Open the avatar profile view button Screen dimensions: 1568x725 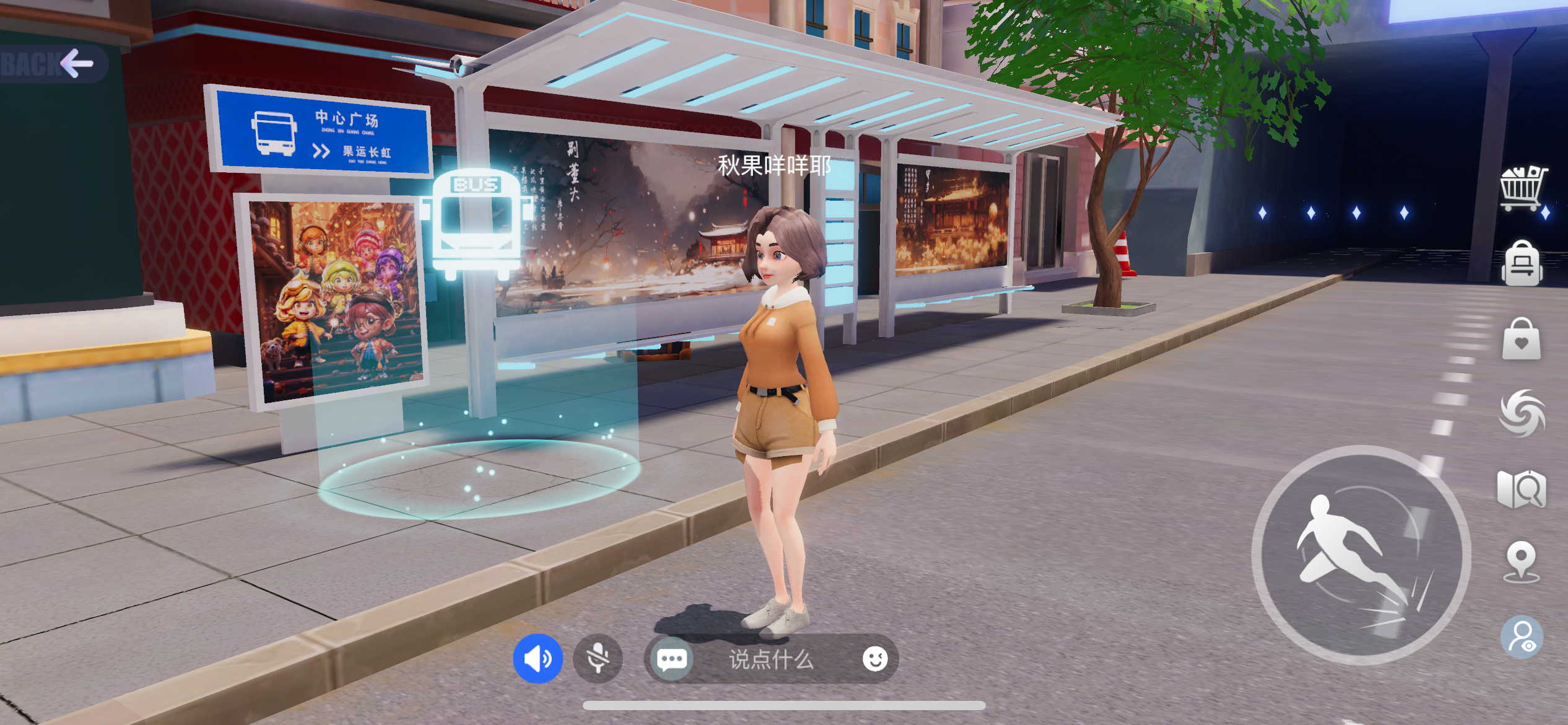[1522, 637]
